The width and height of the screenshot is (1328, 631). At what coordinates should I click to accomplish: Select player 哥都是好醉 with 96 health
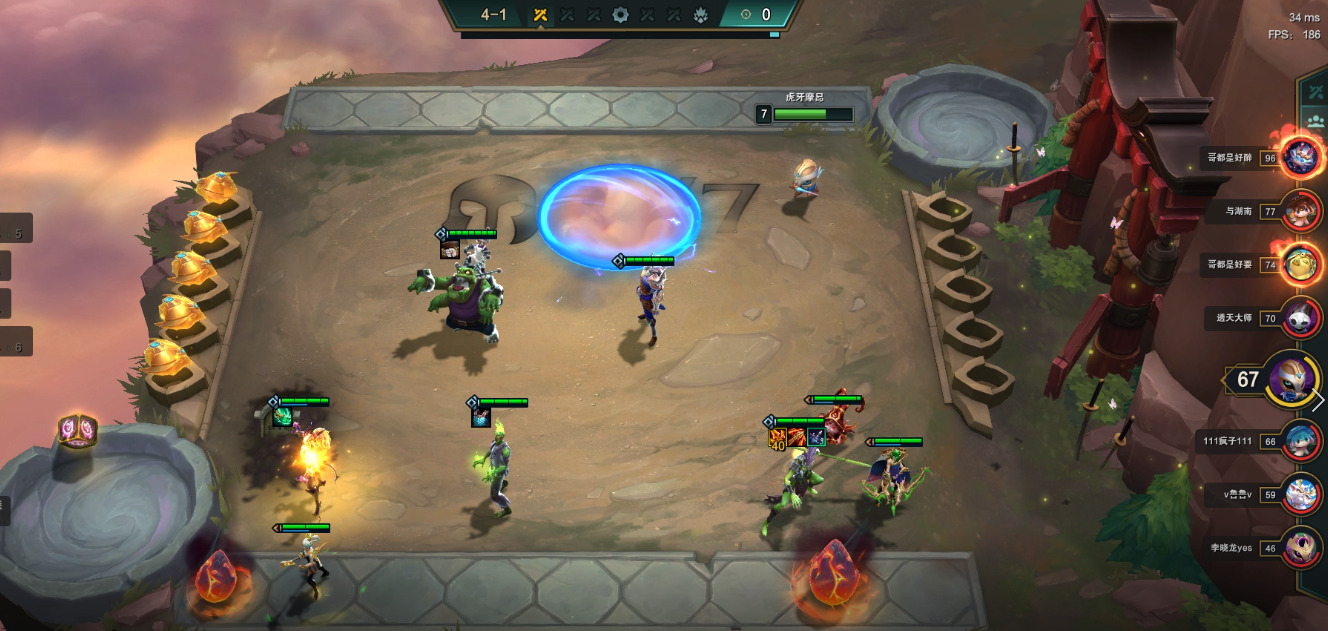(1301, 157)
